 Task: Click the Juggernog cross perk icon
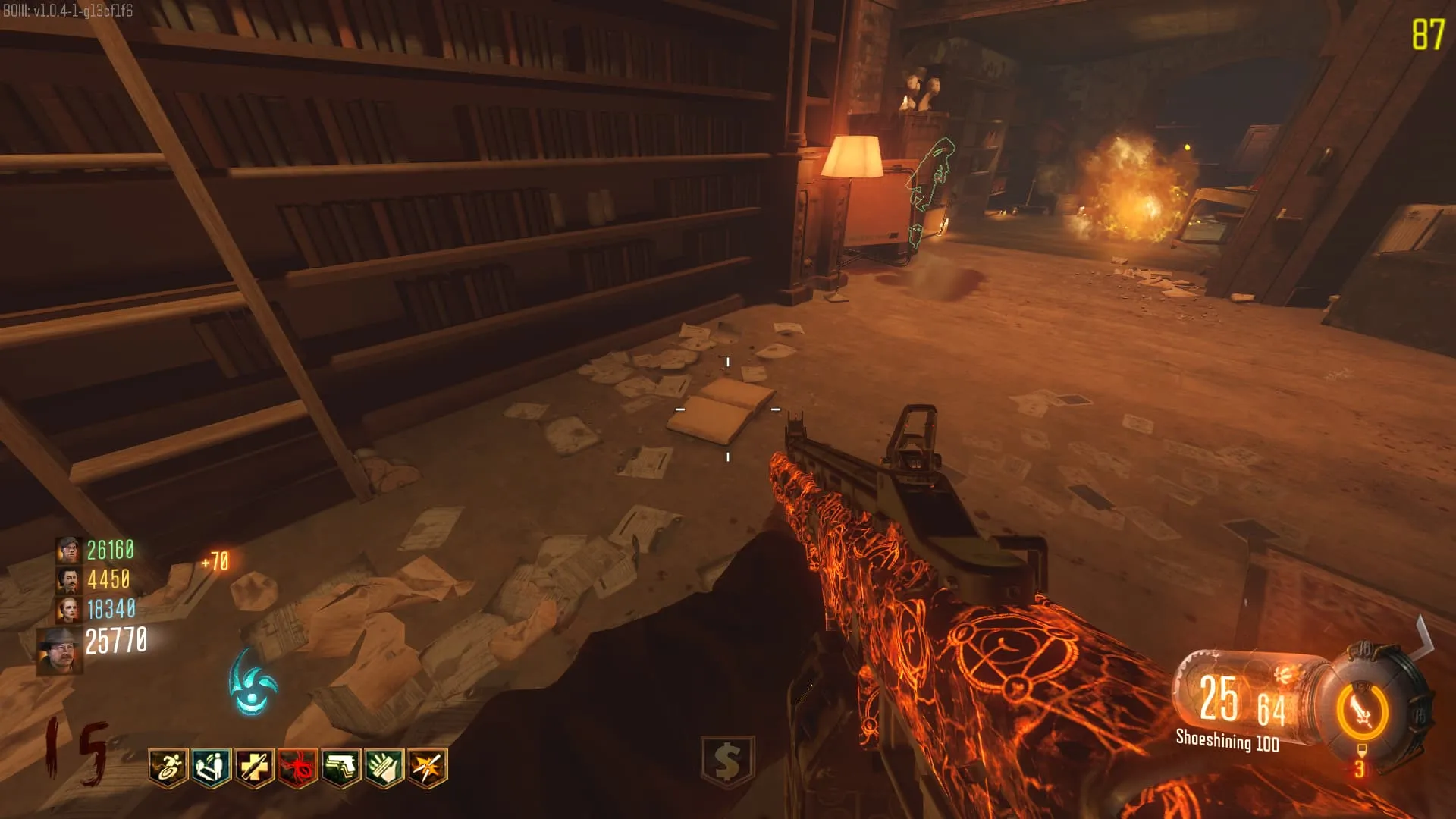click(x=255, y=768)
